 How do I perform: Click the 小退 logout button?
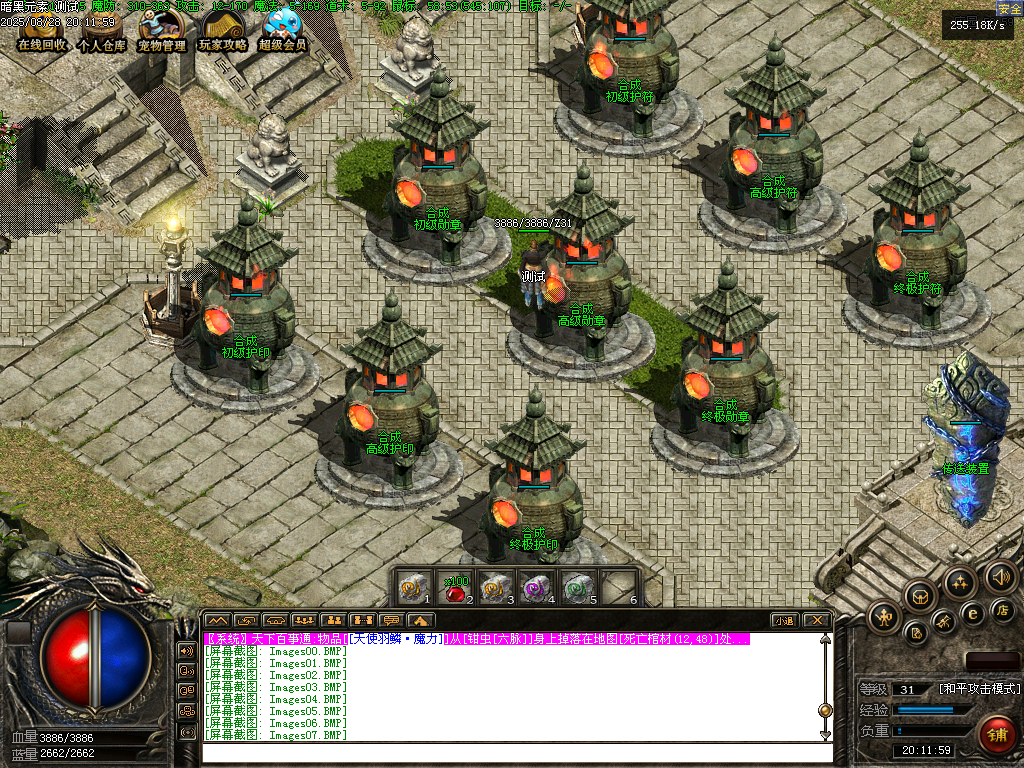pyautogui.click(x=784, y=620)
